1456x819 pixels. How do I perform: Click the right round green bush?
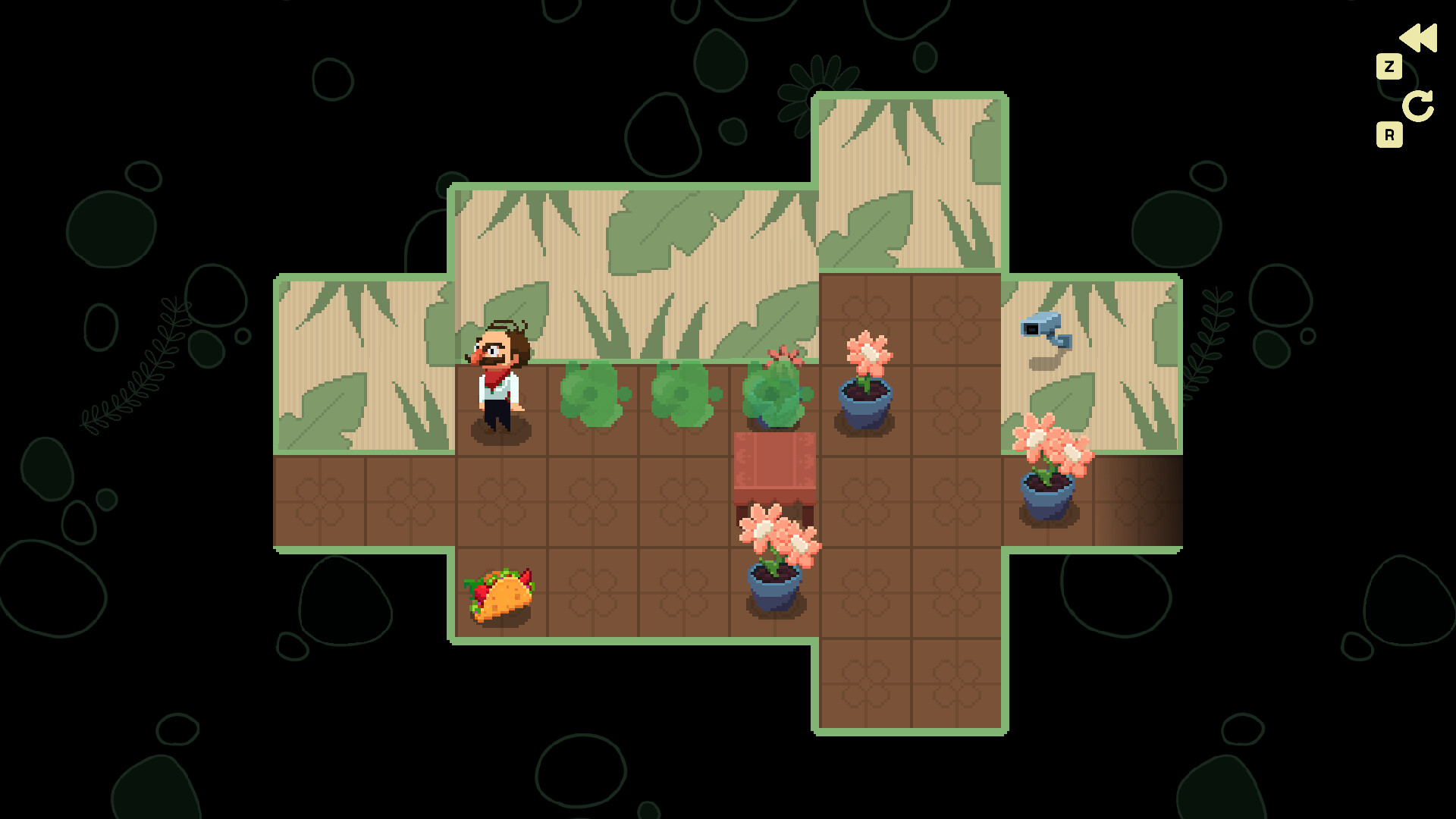tap(681, 398)
